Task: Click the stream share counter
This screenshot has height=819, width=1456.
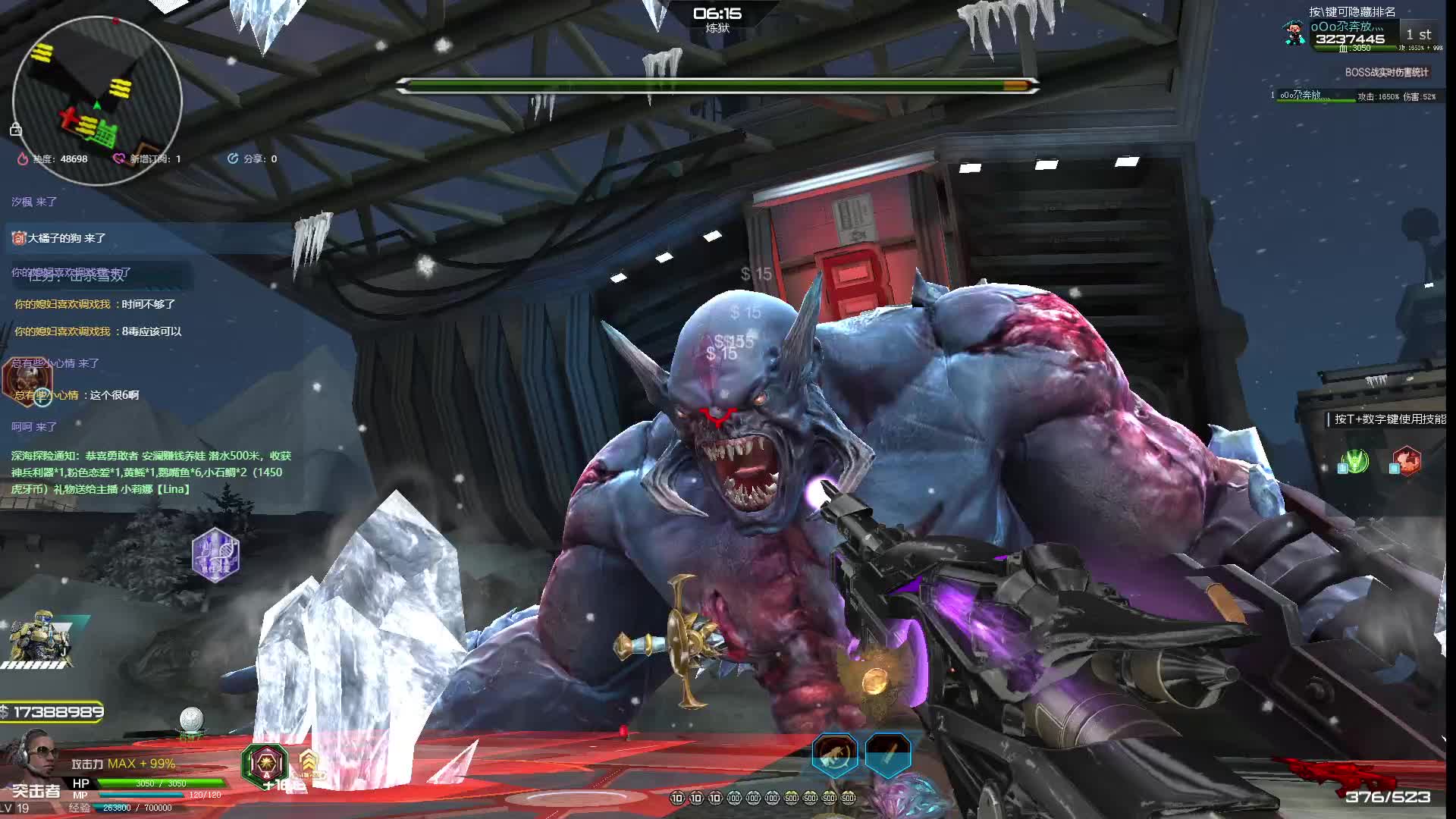Action: pyautogui.click(x=253, y=158)
